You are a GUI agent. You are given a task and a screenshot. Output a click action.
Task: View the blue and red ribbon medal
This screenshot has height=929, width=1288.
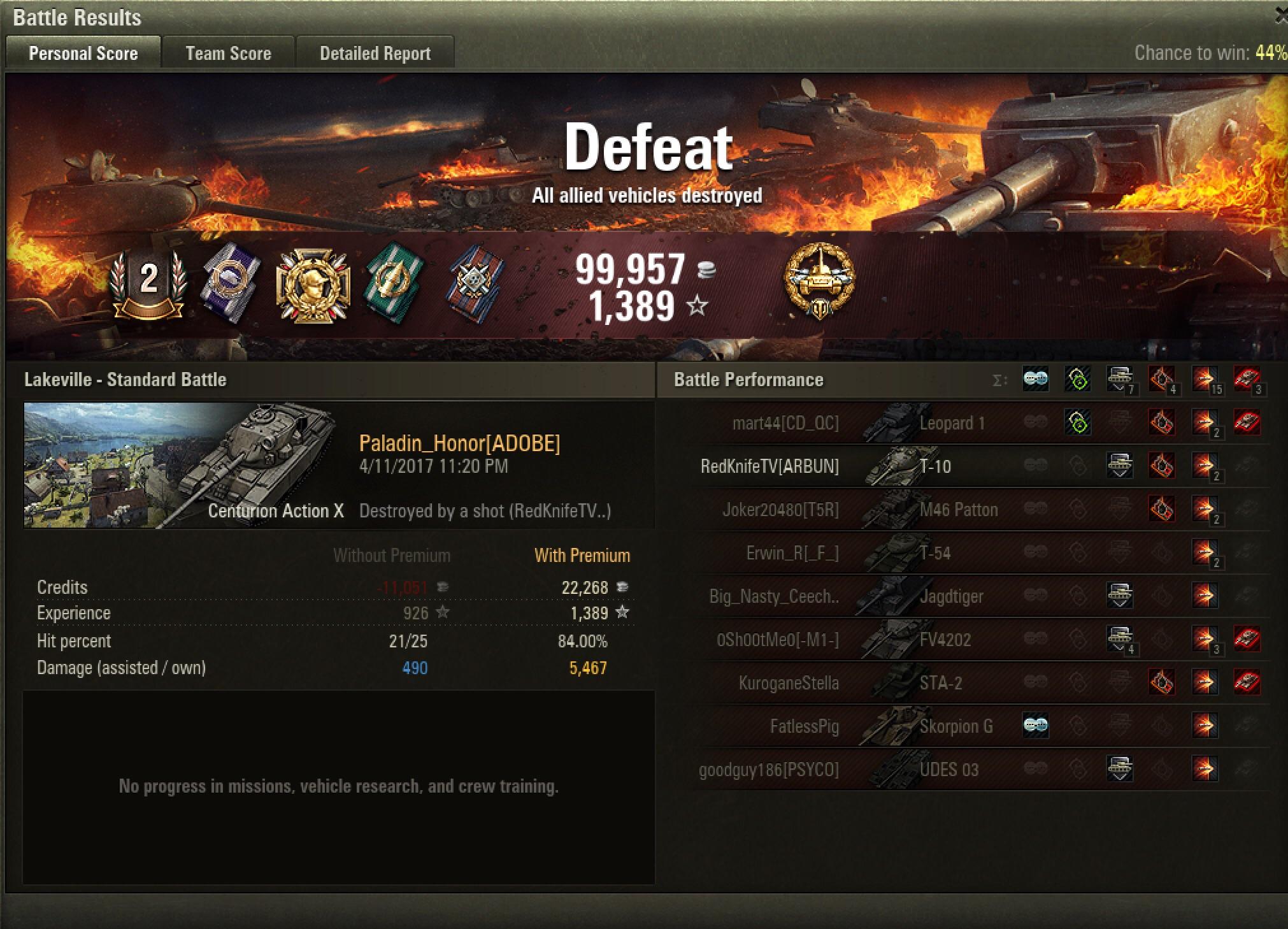tap(475, 283)
